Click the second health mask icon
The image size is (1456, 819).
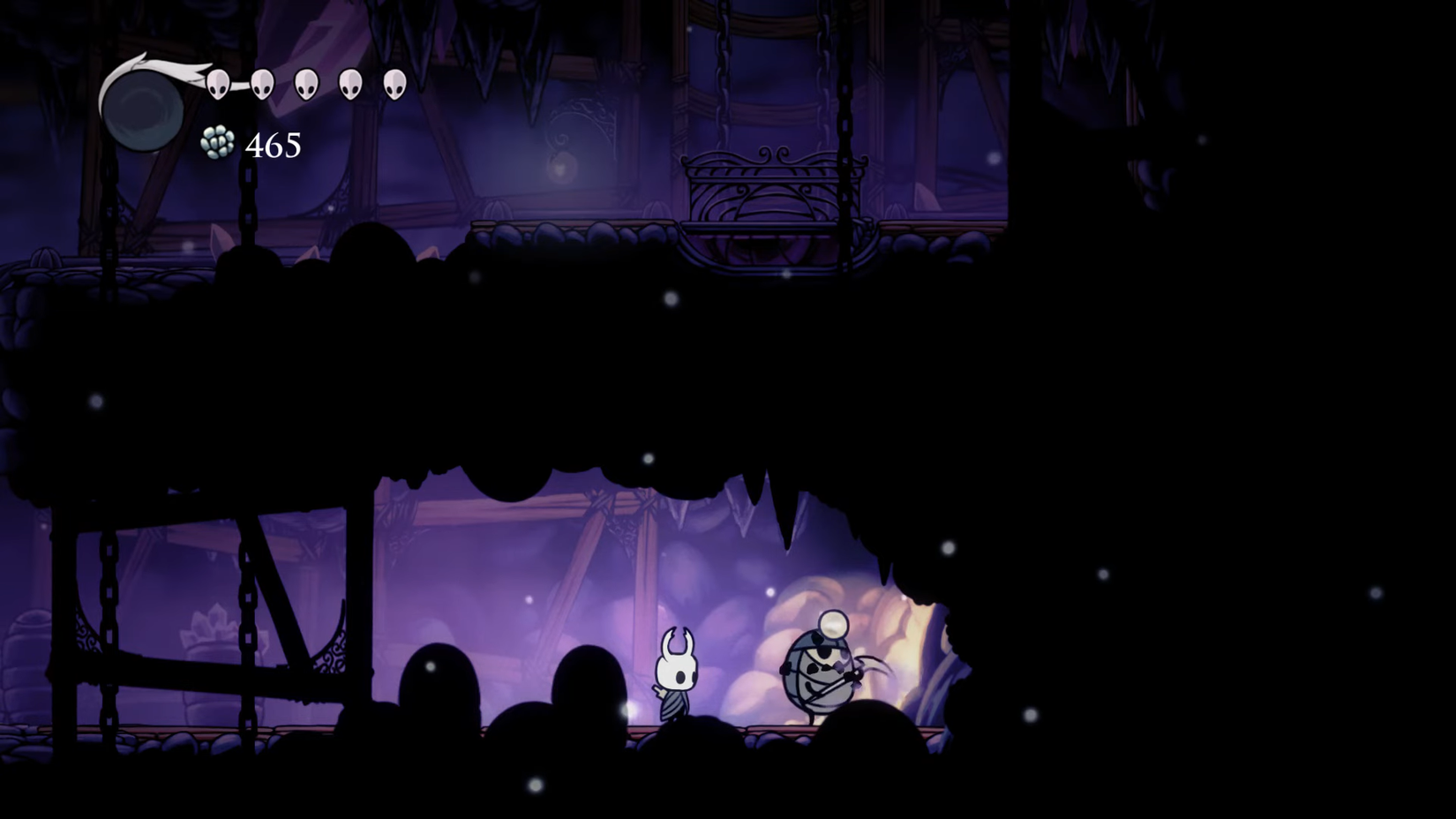(x=260, y=84)
